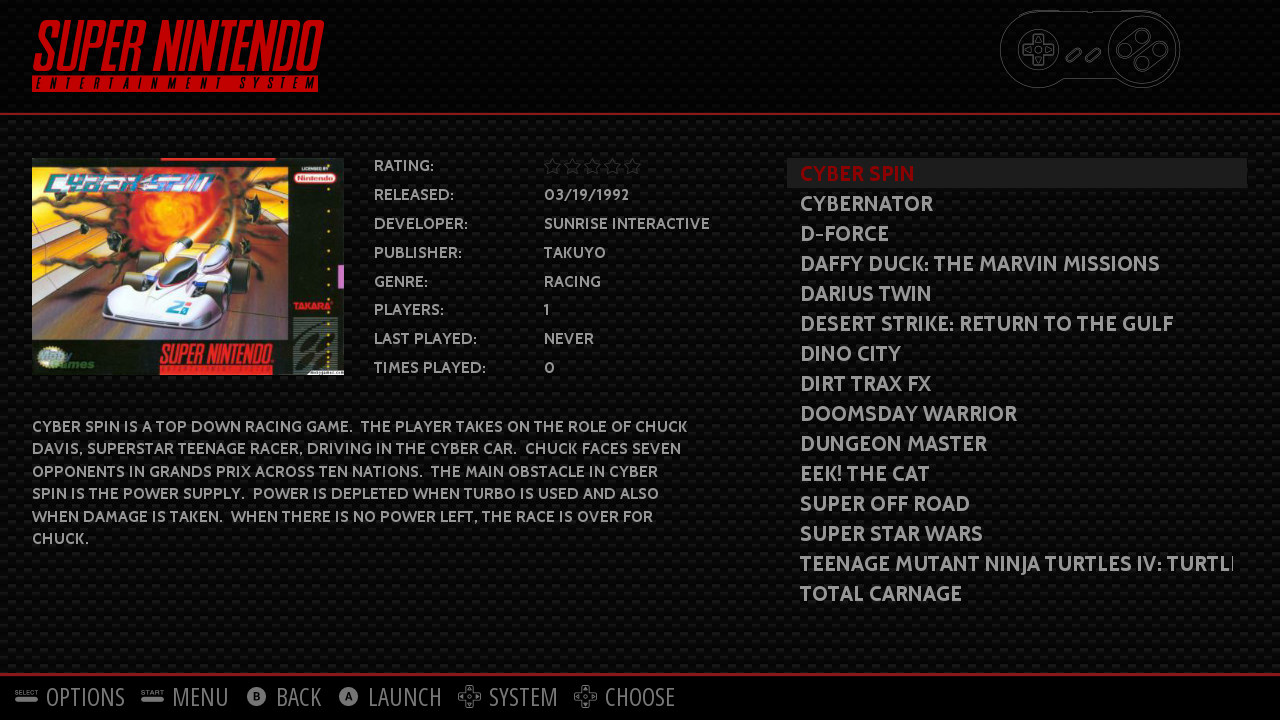Image resolution: width=1280 pixels, height=720 pixels.
Task: Select TOTAL CARNAGE at the list bottom
Action: (880, 594)
